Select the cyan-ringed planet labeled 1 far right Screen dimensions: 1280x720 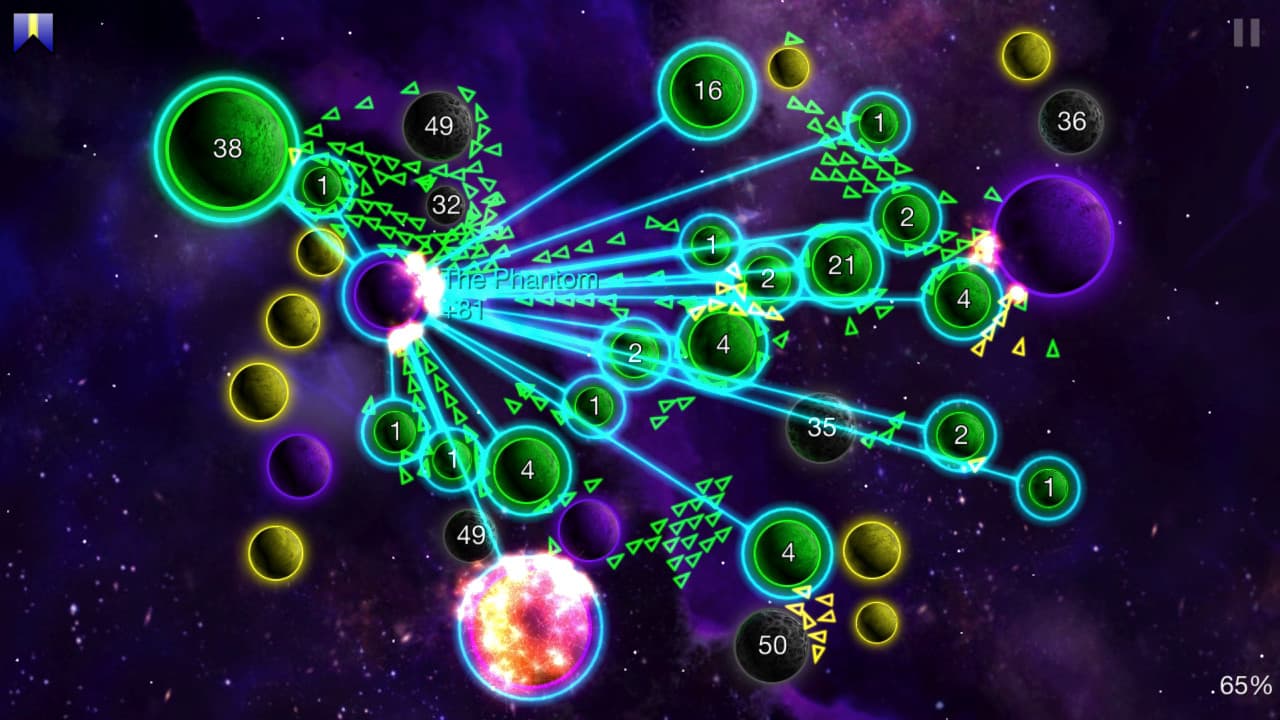(x=1048, y=486)
